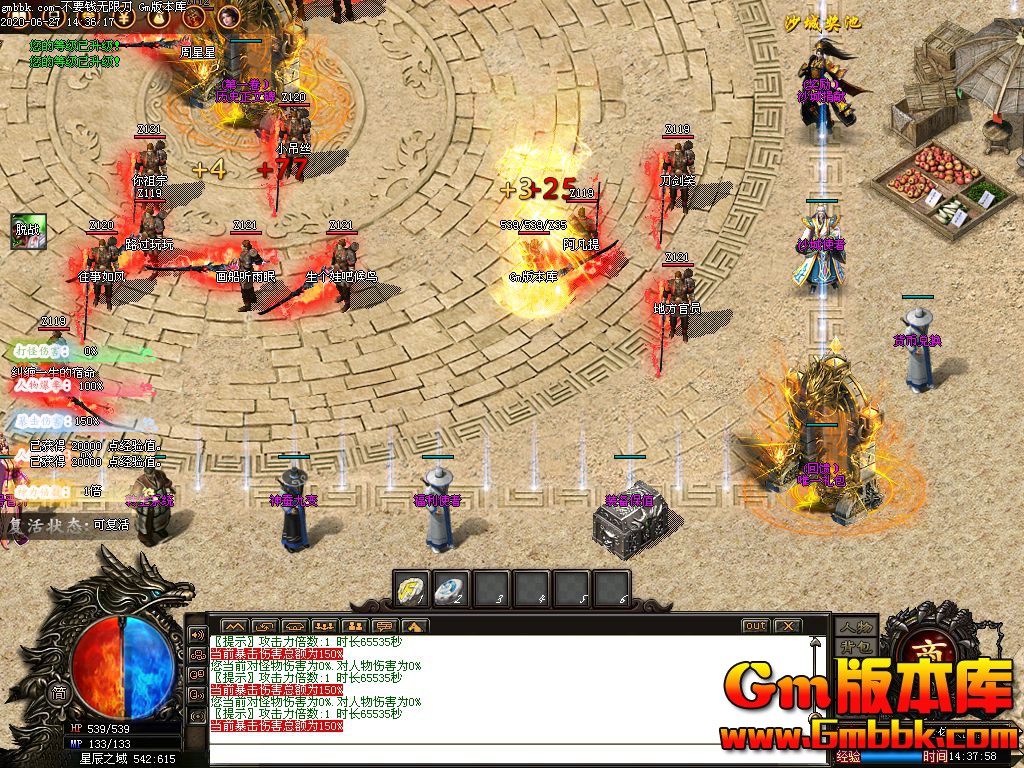The image size is (1024, 768).
Task: Click the female portrait icon at top
Action: [229, 16]
